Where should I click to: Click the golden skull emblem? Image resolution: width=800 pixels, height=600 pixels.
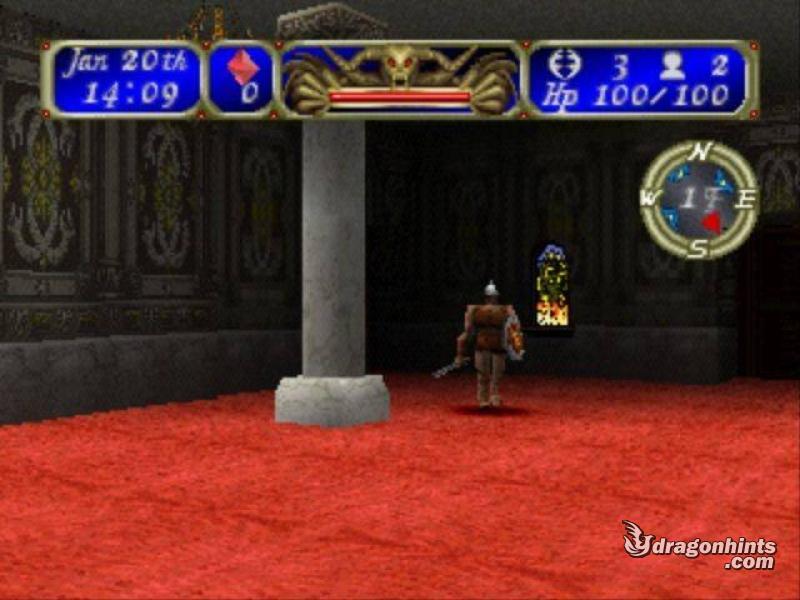coord(400,66)
